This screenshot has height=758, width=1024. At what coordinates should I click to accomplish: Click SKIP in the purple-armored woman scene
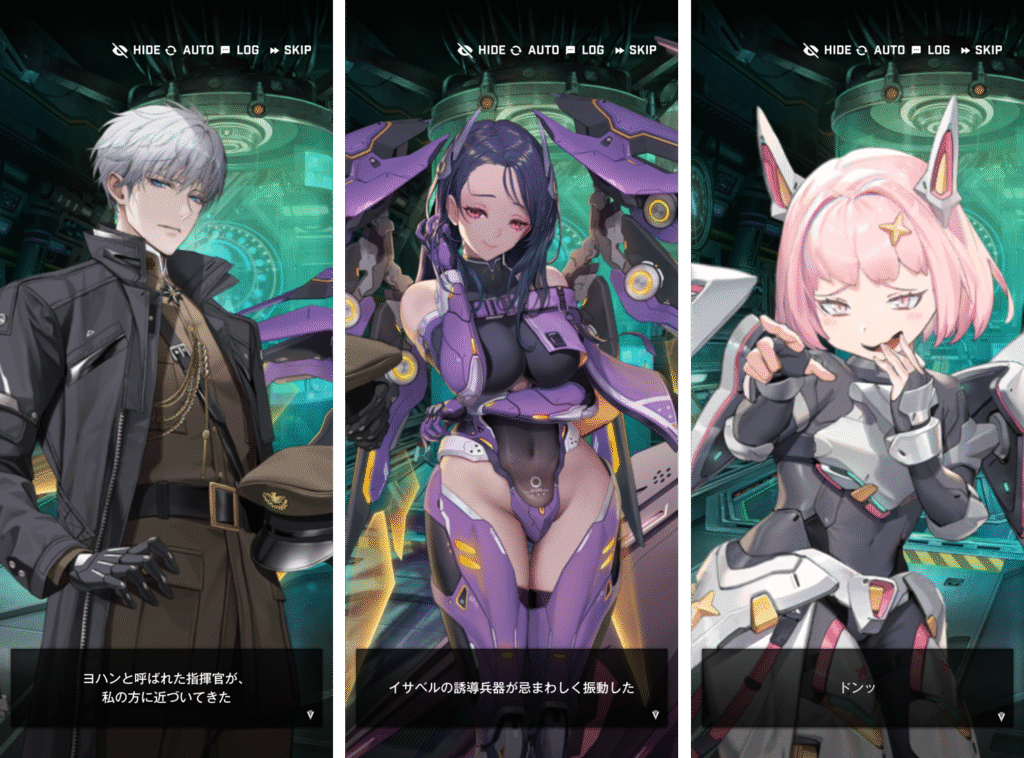coord(636,50)
